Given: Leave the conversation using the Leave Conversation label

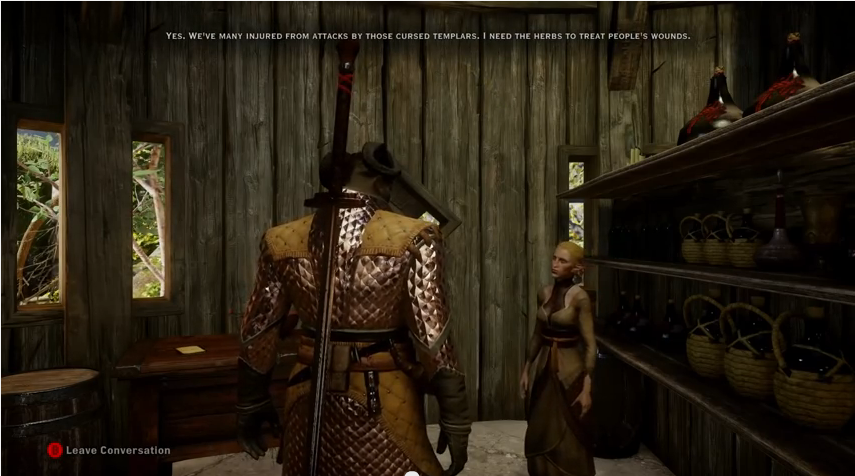Looking at the screenshot, I should coord(117,451).
